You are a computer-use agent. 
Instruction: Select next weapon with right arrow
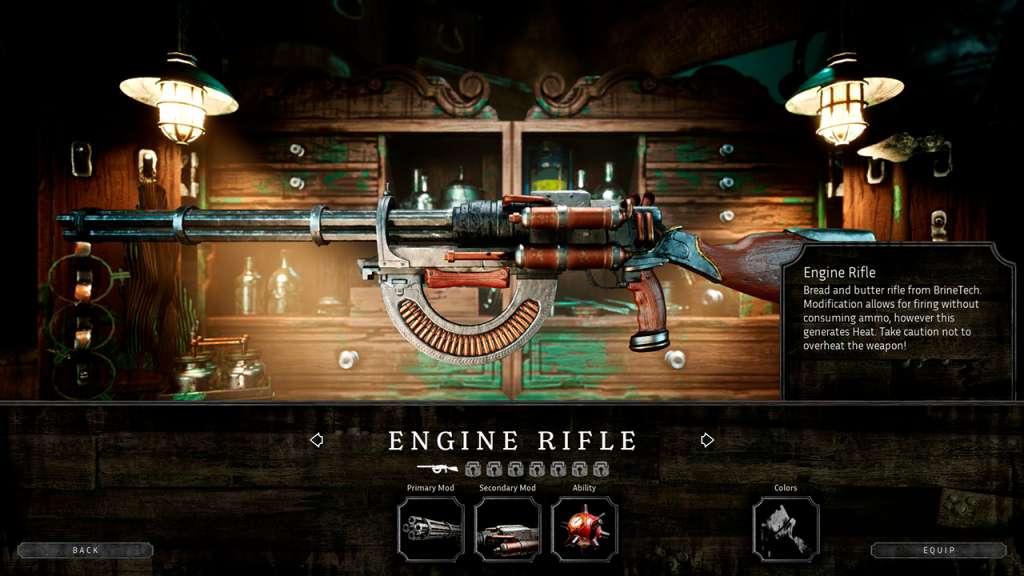[707, 440]
